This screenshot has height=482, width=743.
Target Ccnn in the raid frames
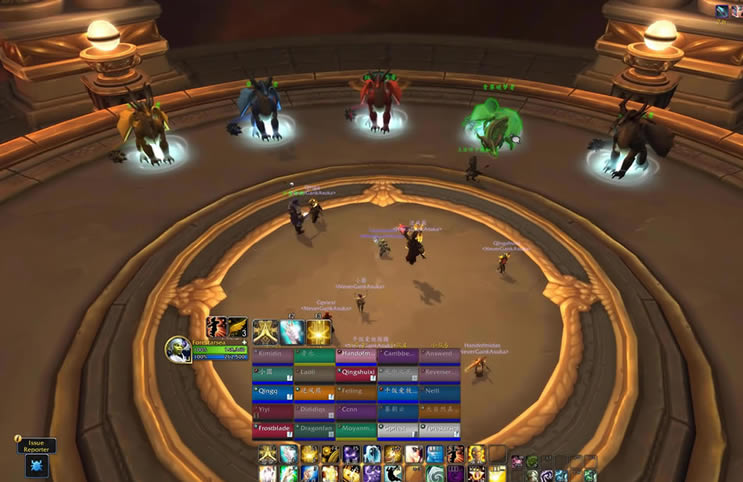(x=357, y=410)
